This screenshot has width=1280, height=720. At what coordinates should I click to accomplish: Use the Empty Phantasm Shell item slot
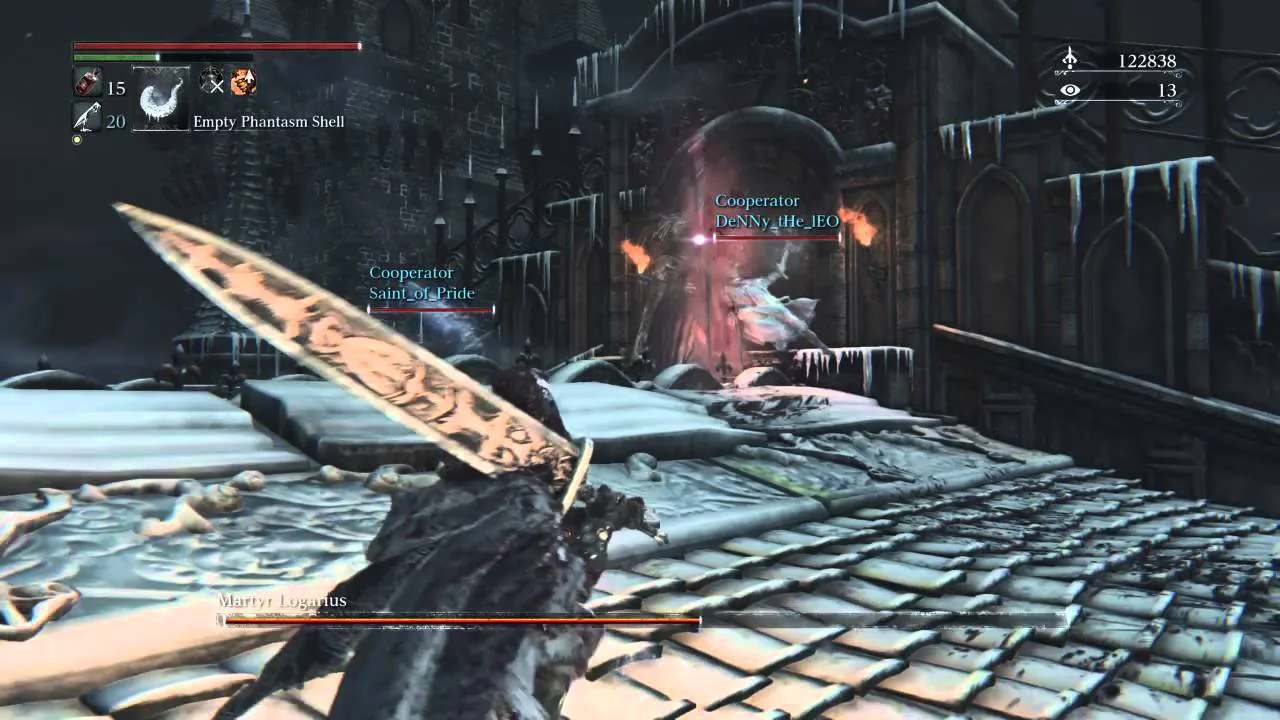point(161,99)
